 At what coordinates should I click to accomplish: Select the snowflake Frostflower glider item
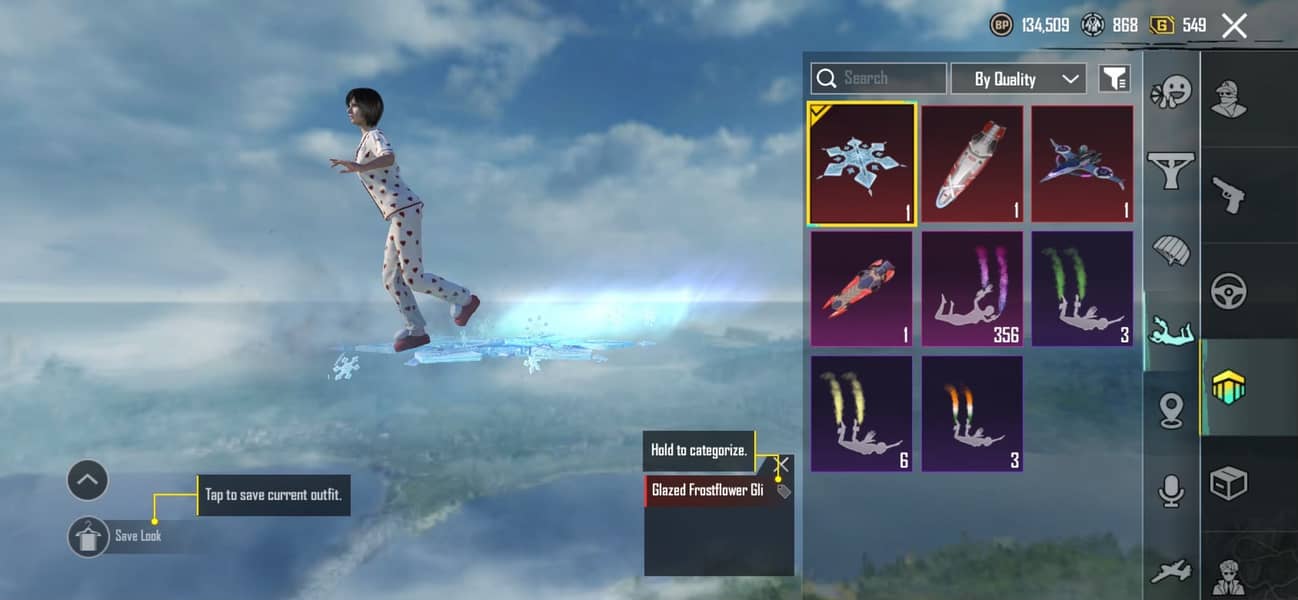(x=861, y=164)
